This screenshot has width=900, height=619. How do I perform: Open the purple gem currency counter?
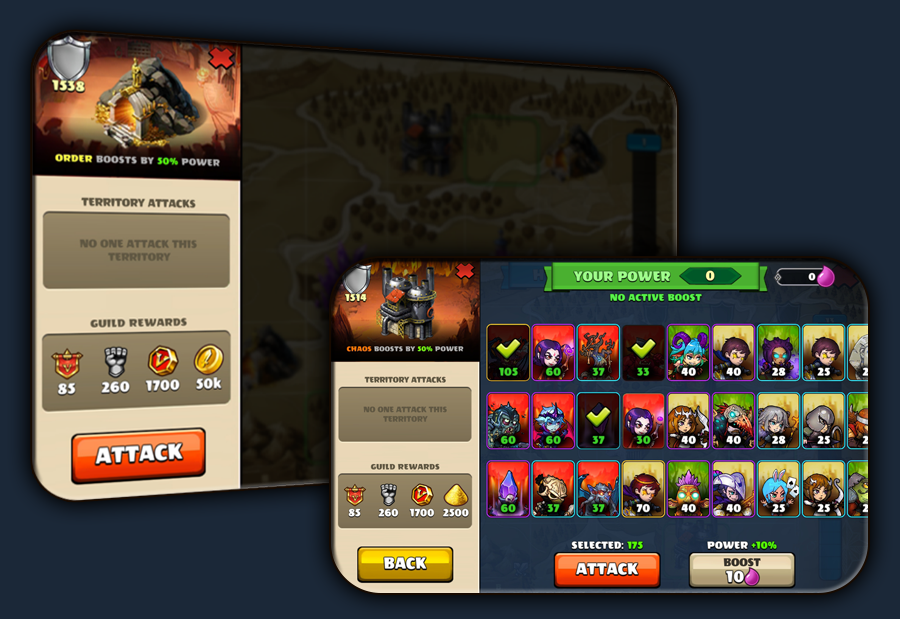click(x=805, y=277)
